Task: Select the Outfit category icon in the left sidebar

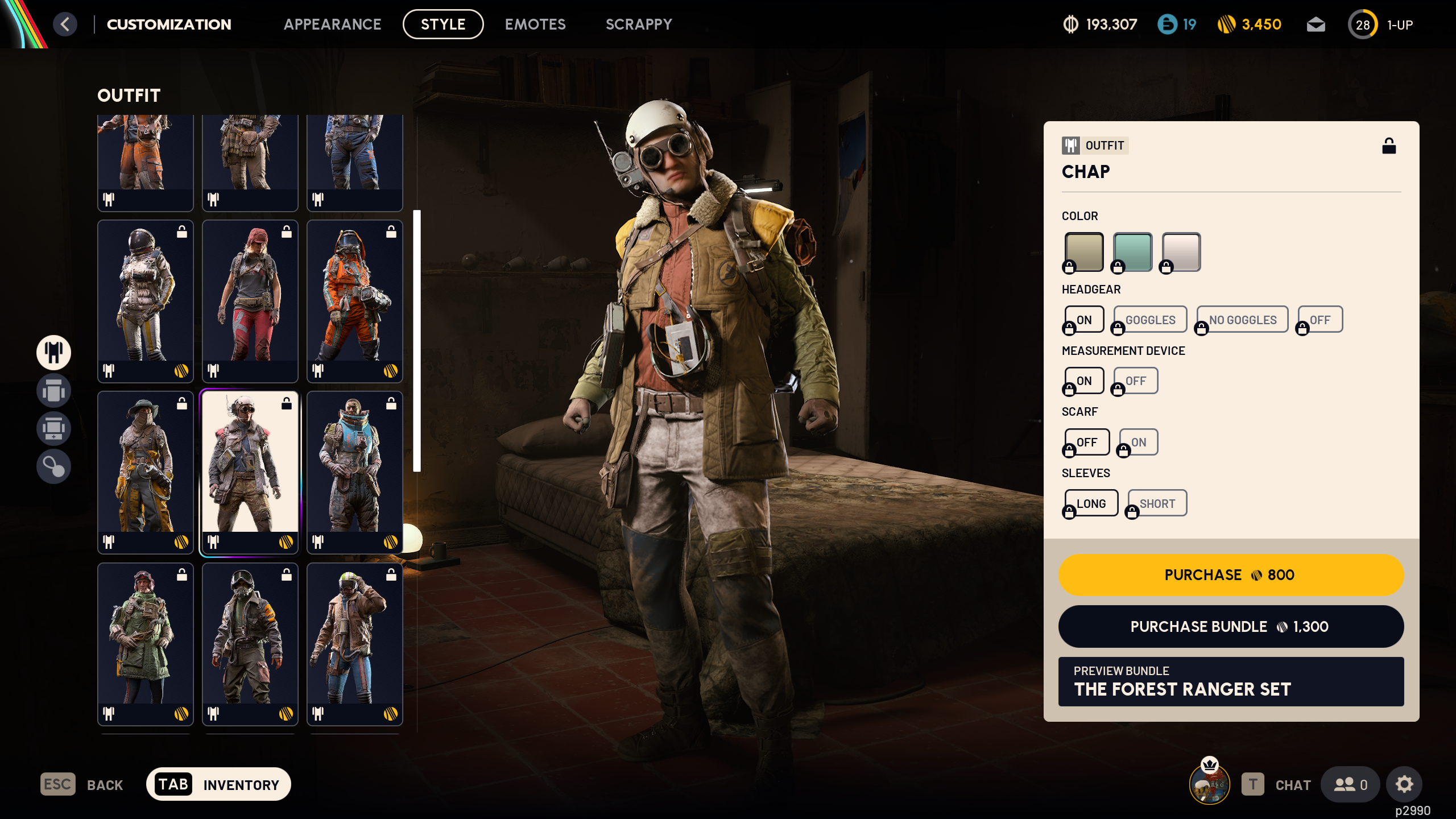Action: tap(53, 353)
